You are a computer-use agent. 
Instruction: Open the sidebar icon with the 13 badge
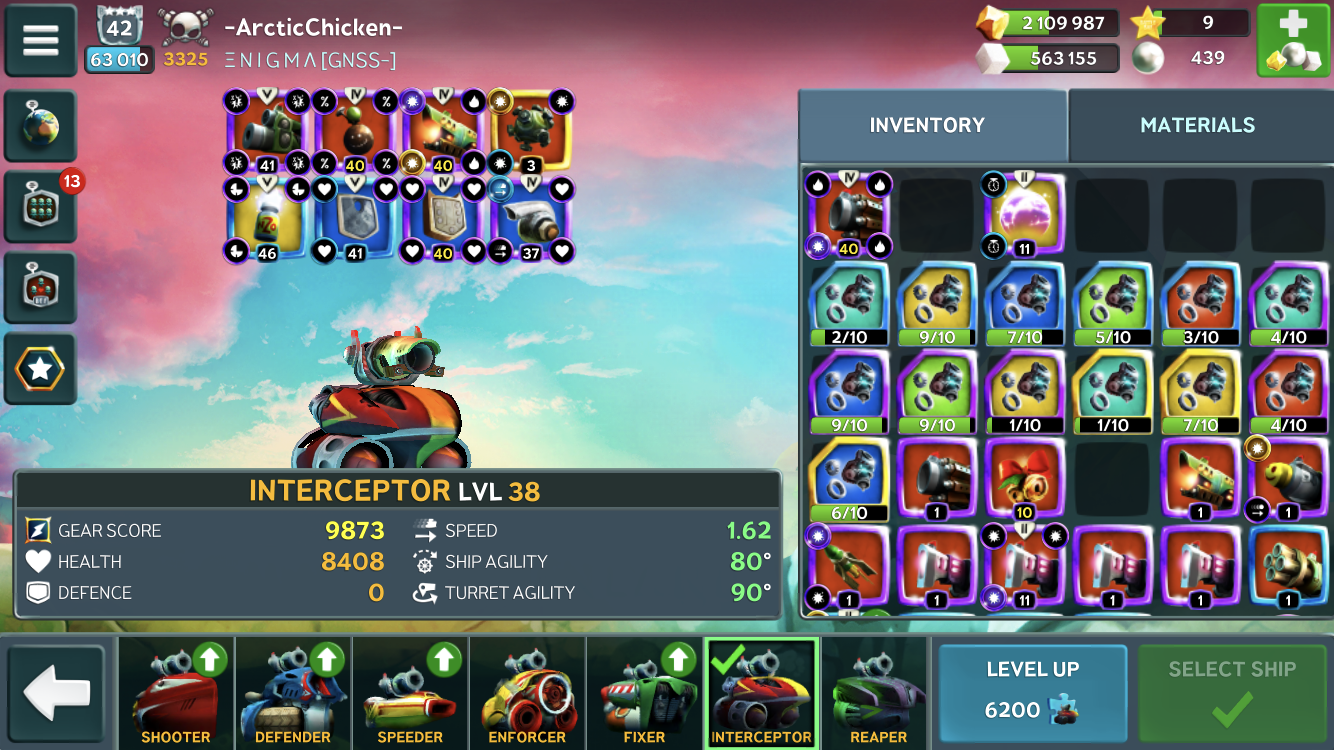41,207
